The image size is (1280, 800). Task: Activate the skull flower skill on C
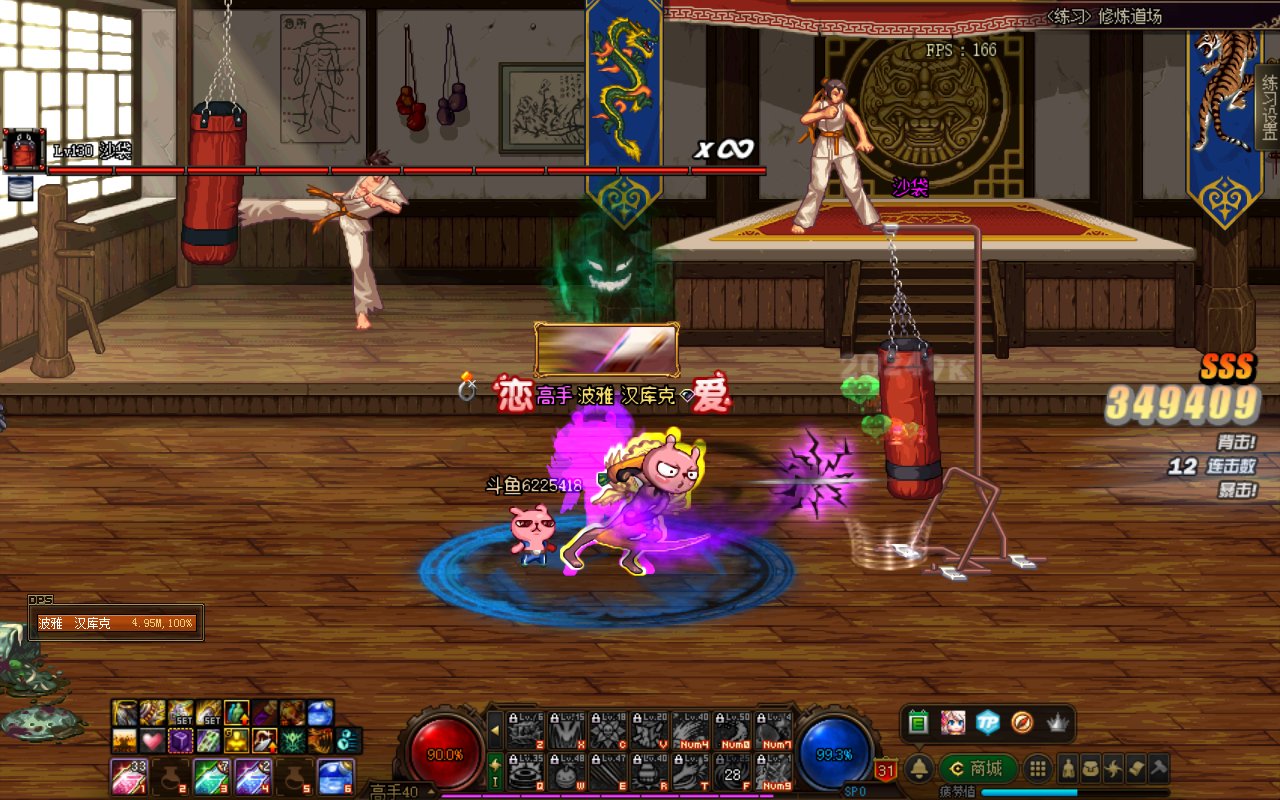tap(608, 731)
